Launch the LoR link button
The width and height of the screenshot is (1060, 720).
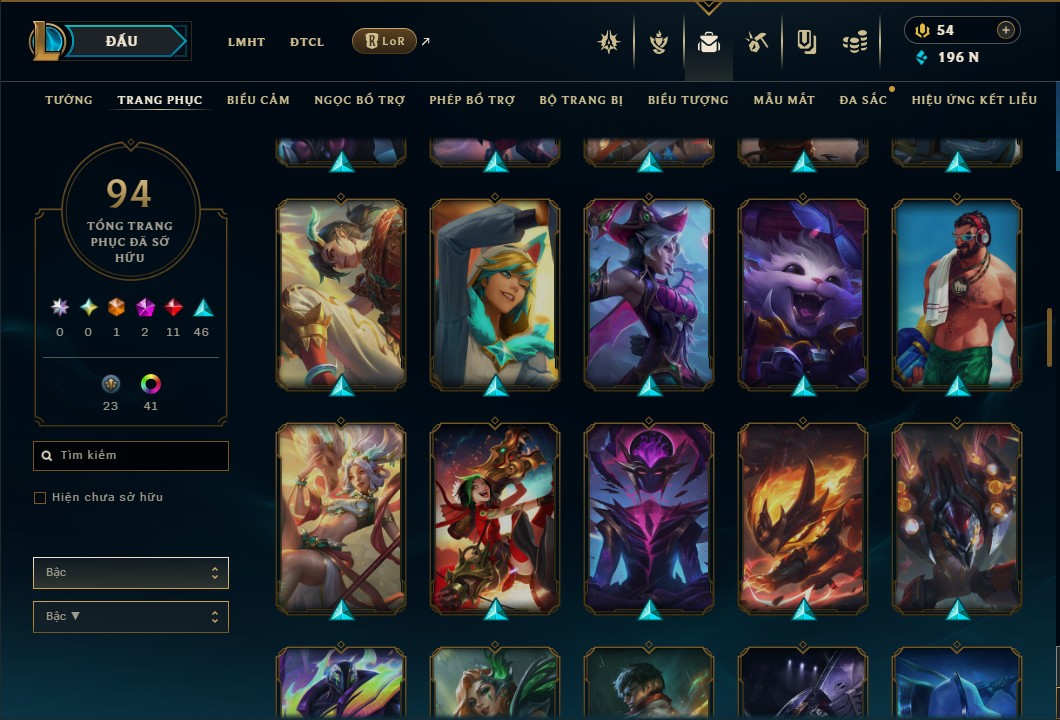coord(384,41)
